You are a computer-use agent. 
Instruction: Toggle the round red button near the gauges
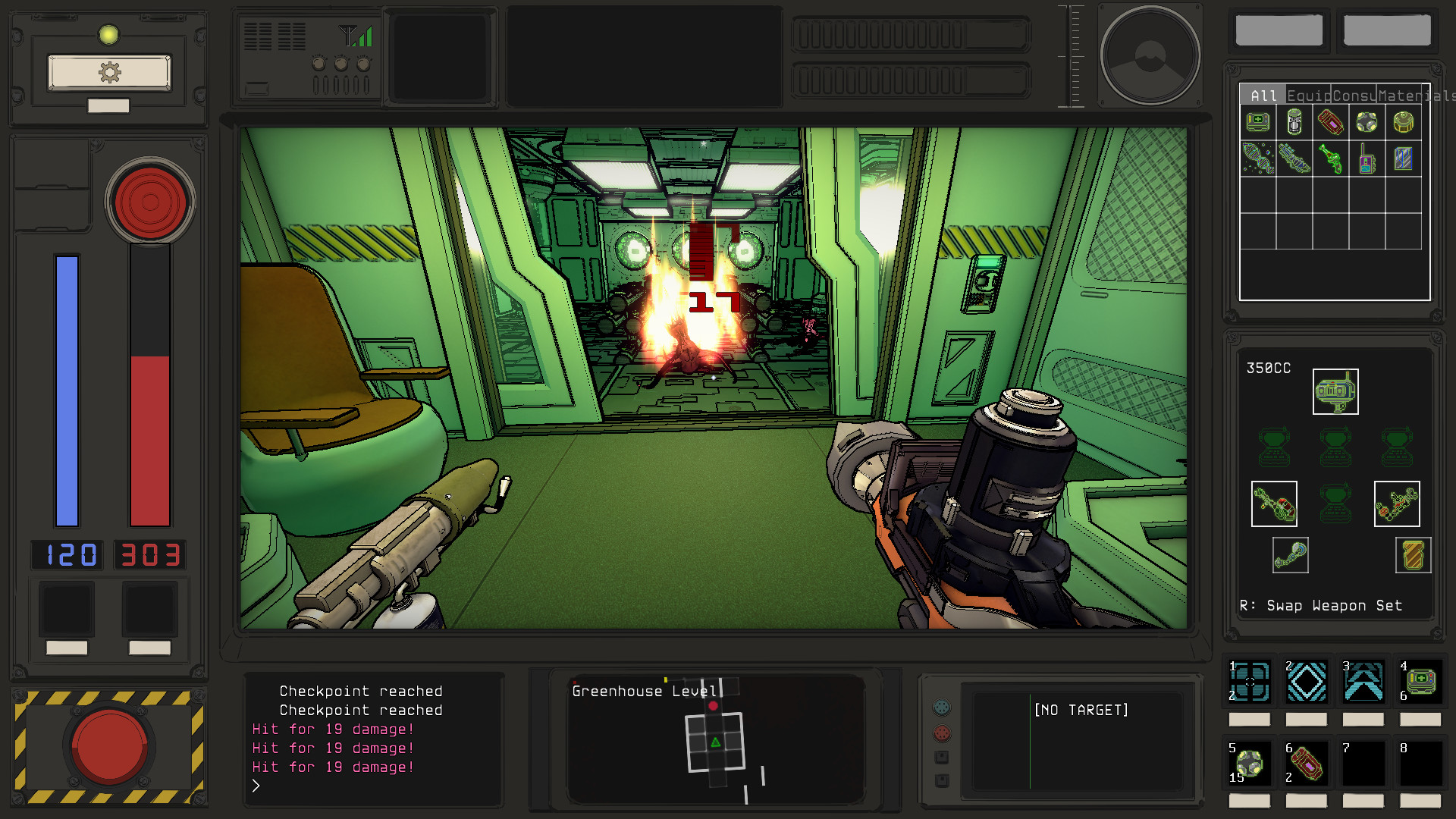pos(149,201)
